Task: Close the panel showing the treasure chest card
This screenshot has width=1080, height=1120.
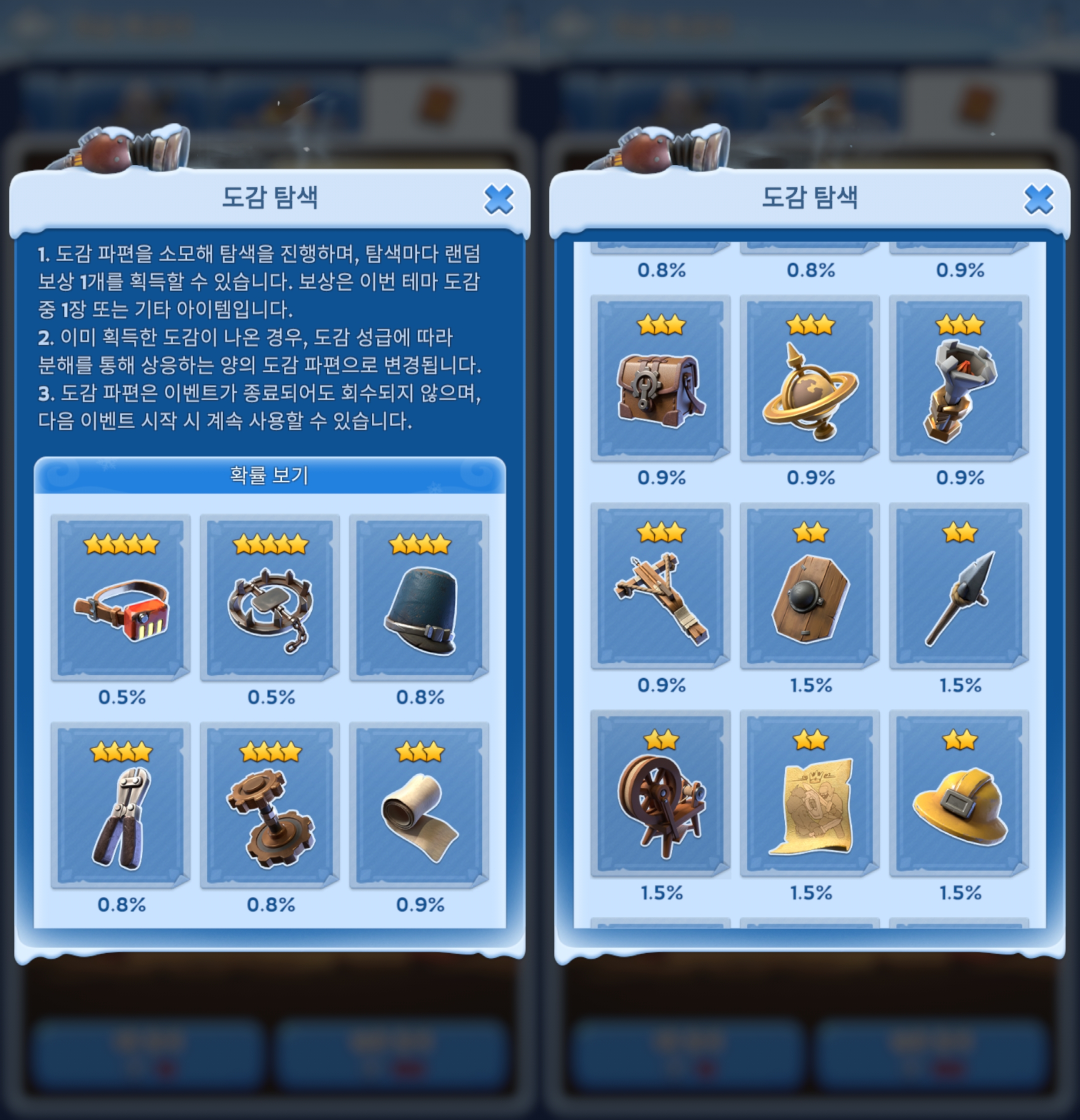Action: click(x=1038, y=200)
